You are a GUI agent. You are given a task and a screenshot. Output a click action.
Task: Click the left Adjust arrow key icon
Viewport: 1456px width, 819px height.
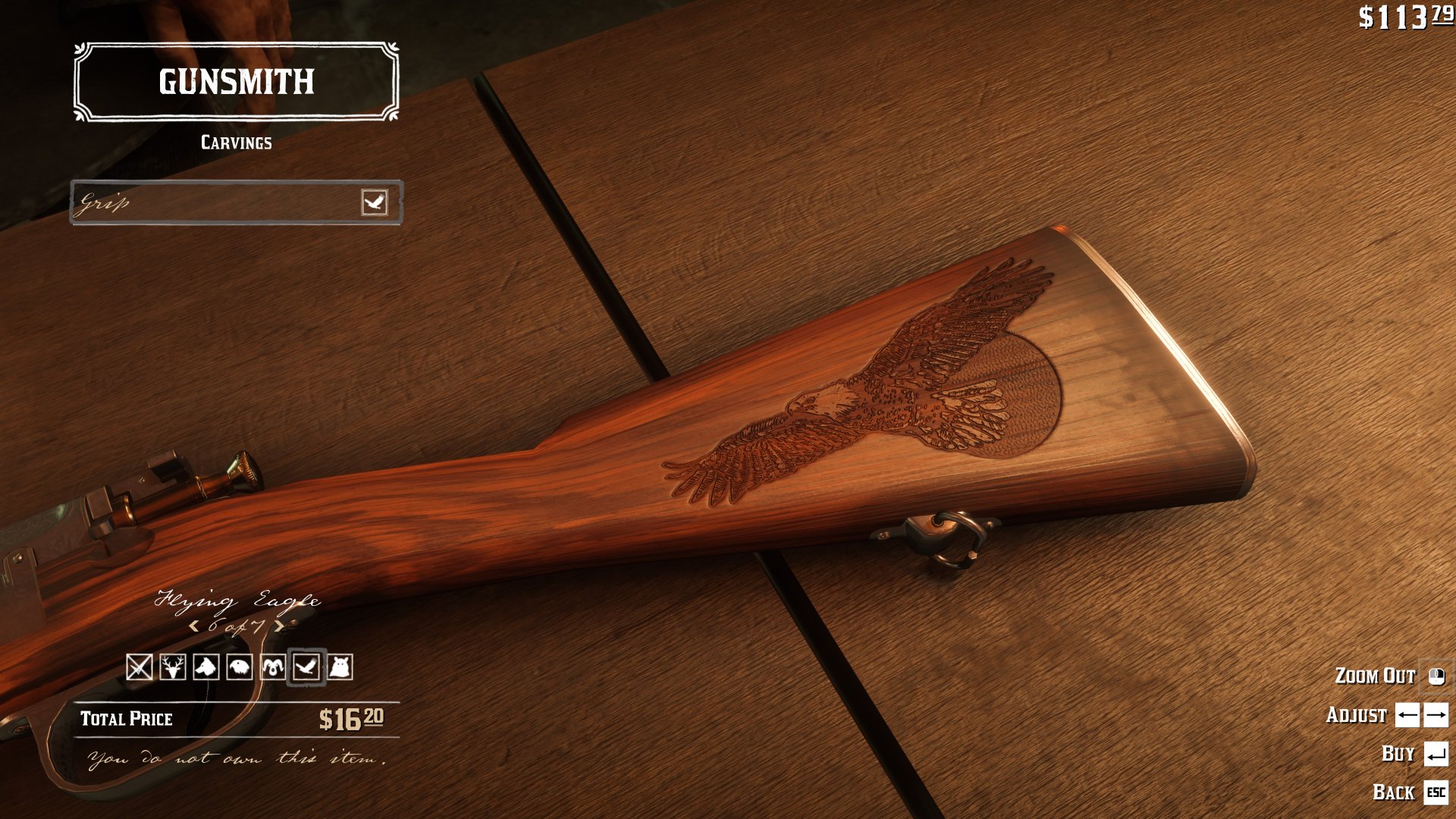[1407, 715]
